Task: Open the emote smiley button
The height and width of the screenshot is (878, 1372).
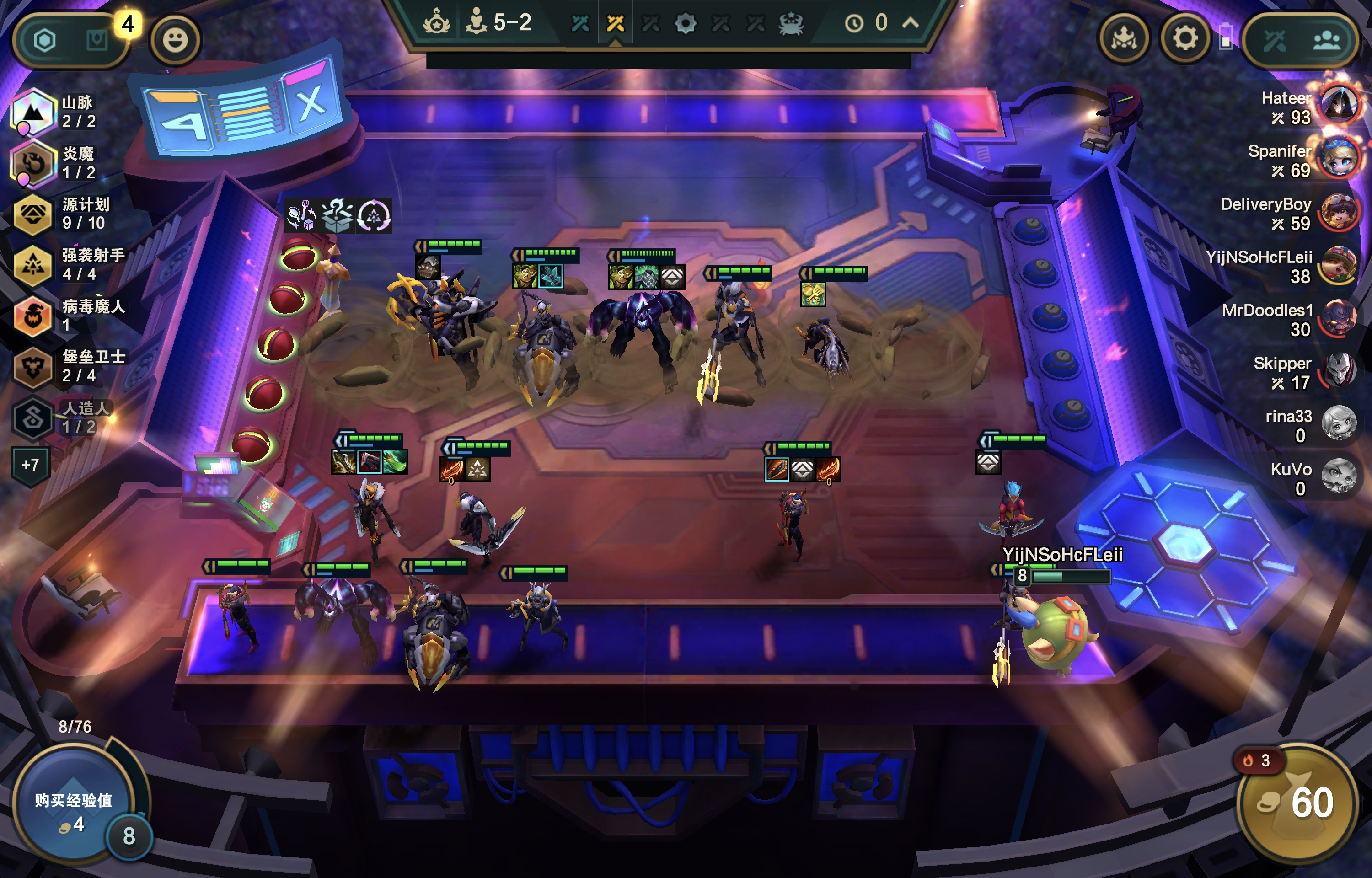Action: click(174, 40)
